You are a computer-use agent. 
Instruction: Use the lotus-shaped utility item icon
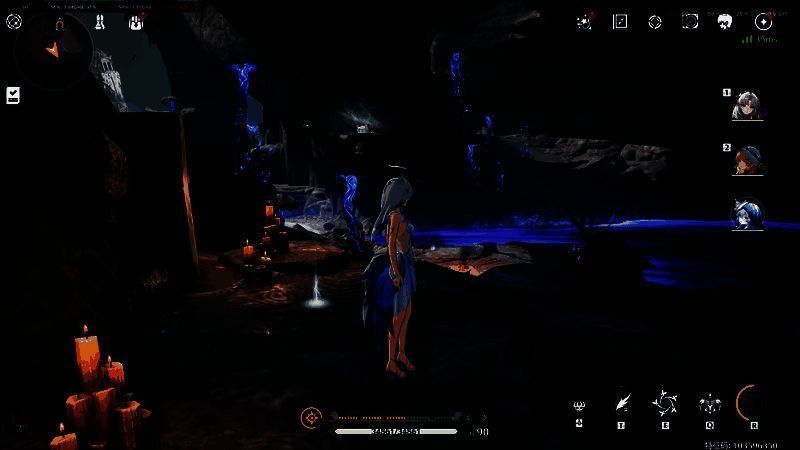click(x=579, y=405)
